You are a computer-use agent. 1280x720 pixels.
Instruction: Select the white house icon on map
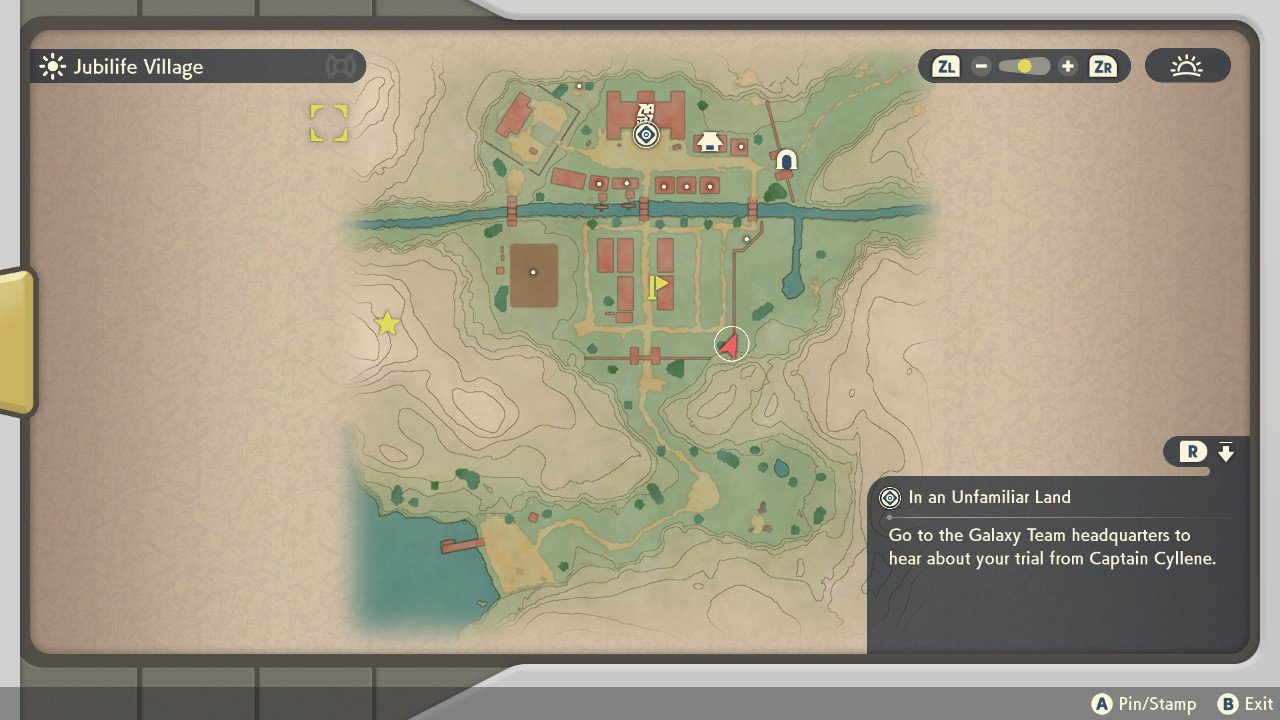710,141
